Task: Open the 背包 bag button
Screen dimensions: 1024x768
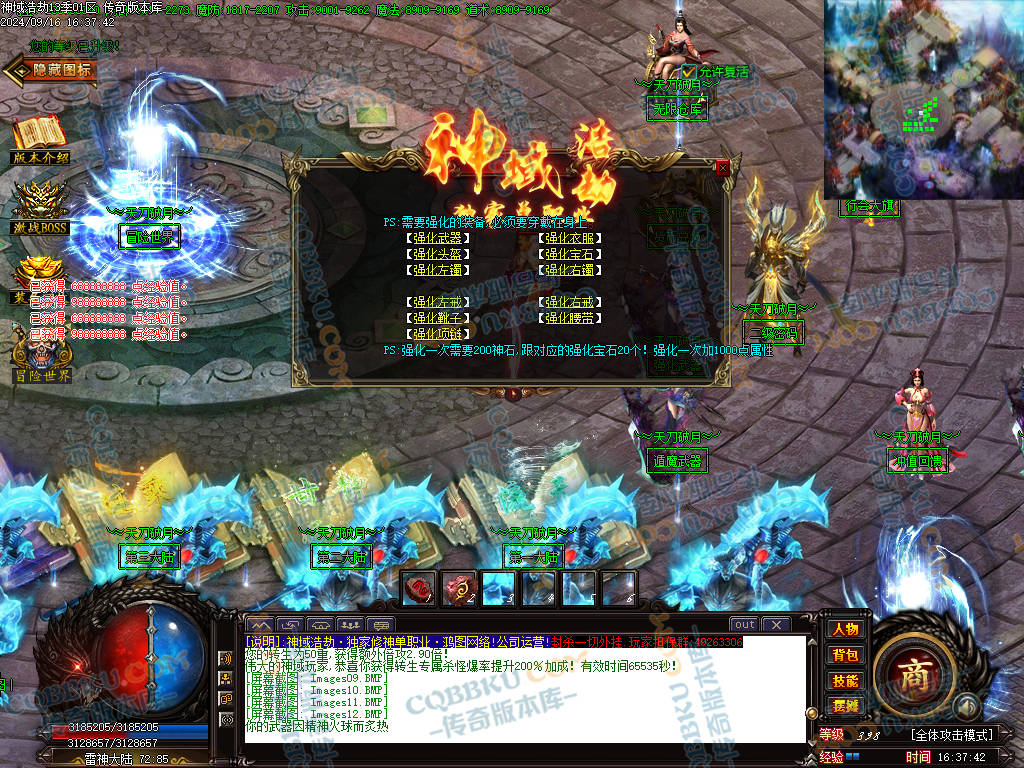Action: tap(844, 655)
